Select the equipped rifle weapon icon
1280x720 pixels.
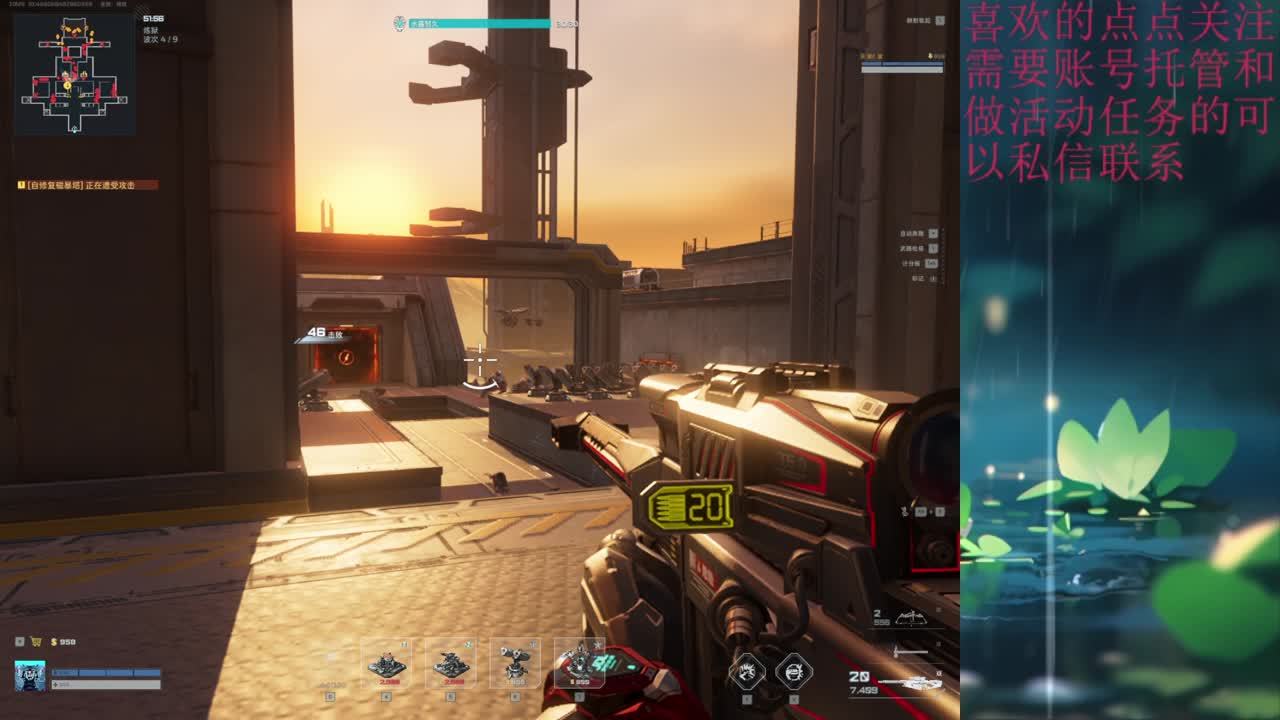tap(908, 683)
